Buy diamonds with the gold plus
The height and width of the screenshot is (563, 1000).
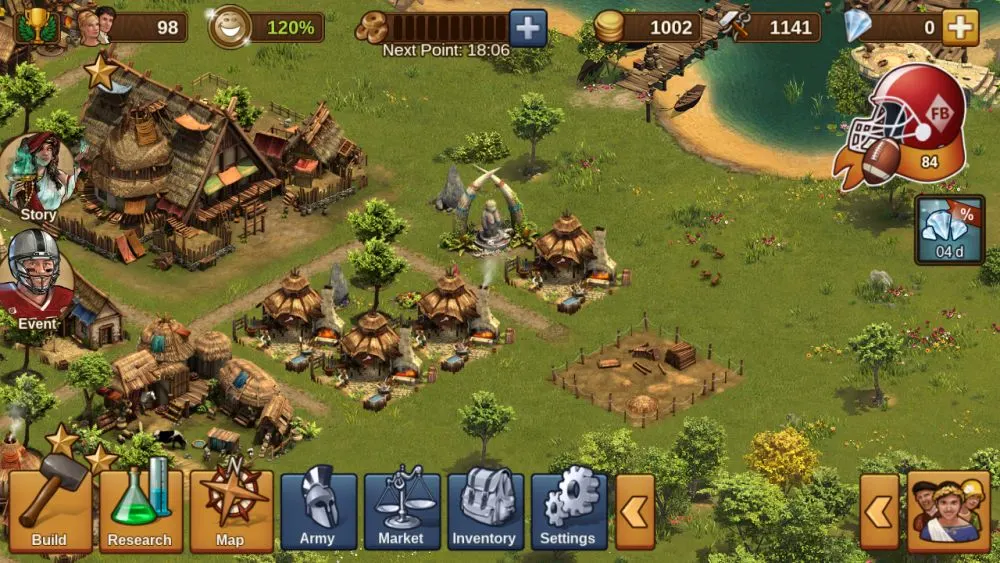(960, 27)
